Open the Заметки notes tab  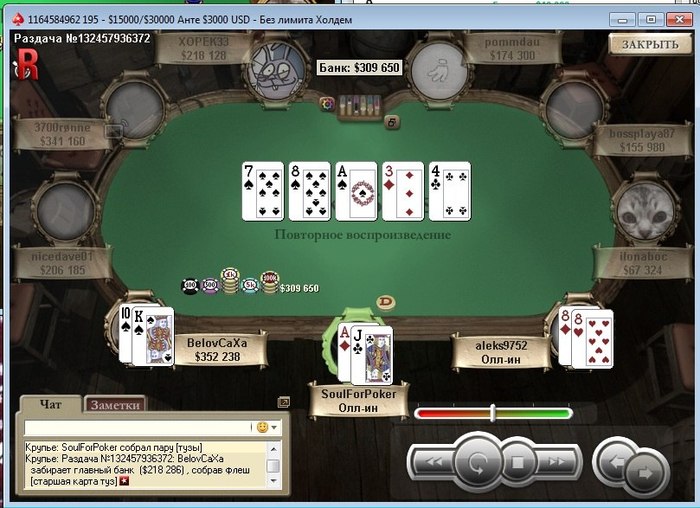tap(116, 405)
